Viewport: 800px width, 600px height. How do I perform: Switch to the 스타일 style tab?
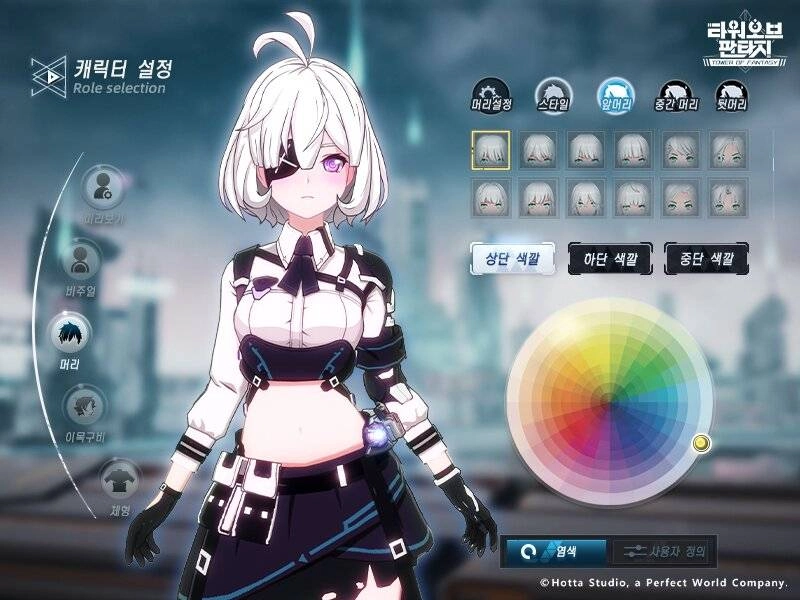(x=552, y=92)
